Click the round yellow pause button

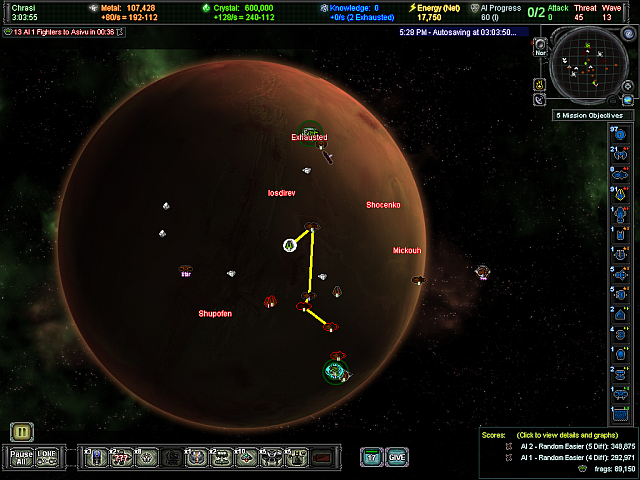coord(22,432)
